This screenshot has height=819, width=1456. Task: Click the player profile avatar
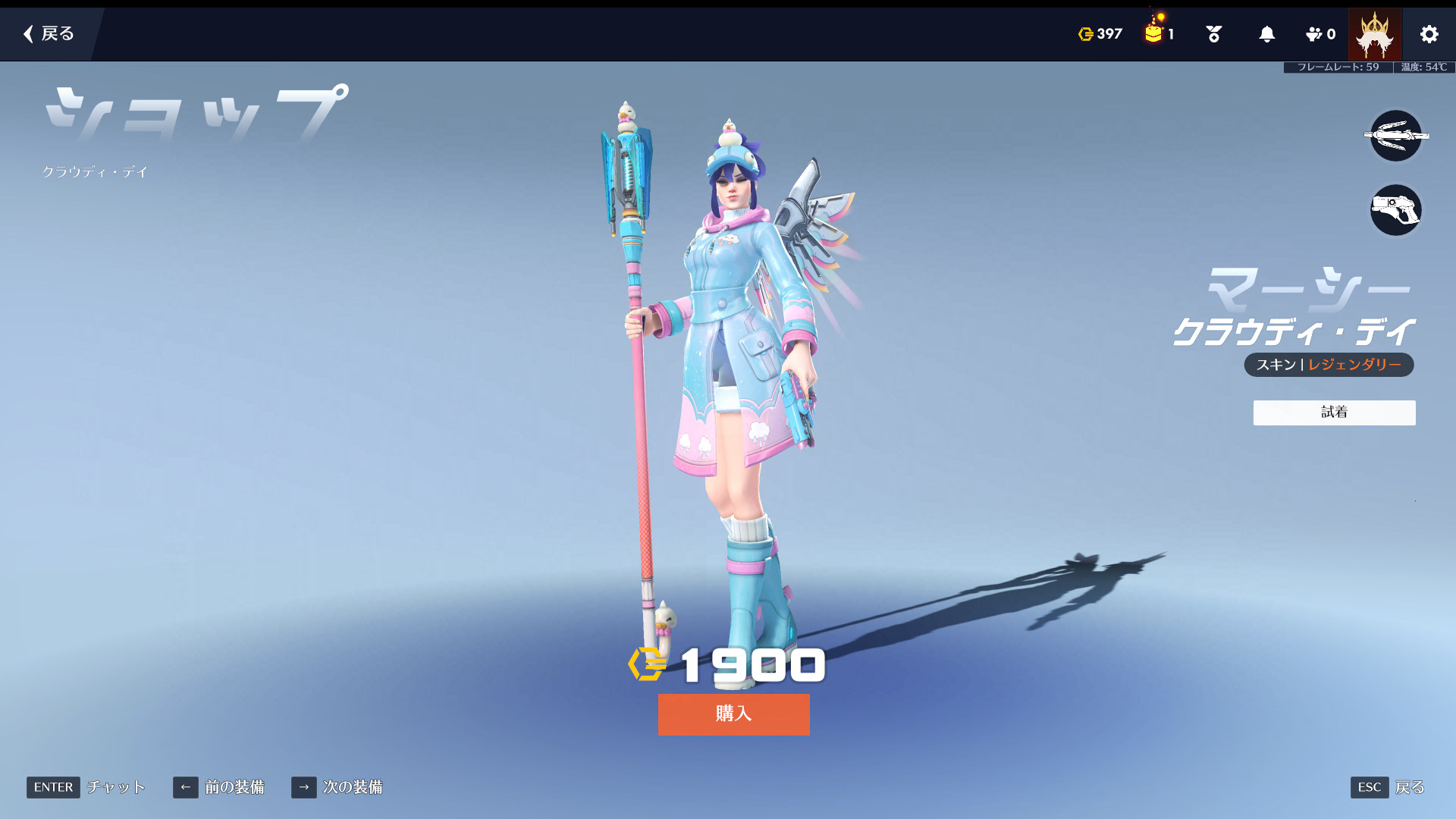click(x=1374, y=34)
